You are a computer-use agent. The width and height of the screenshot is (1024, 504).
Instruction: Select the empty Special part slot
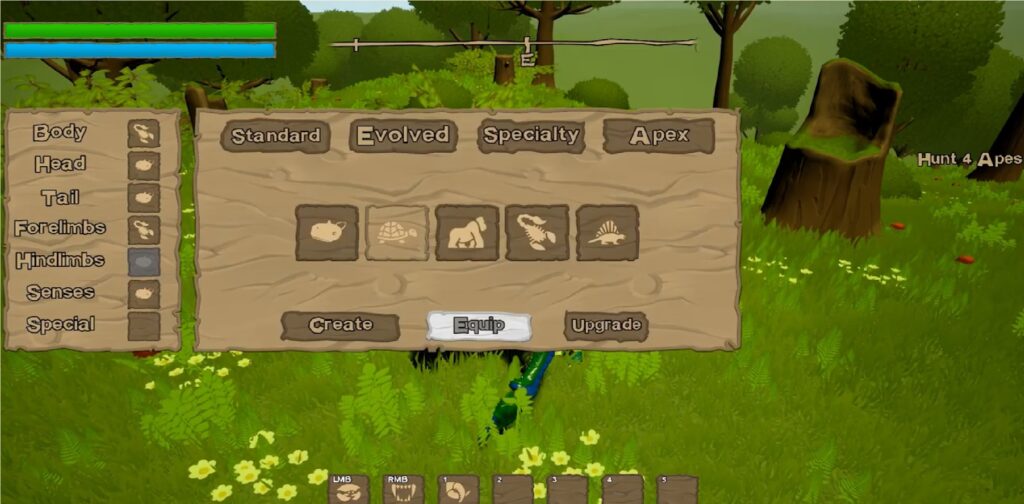pyautogui.click(x=144, y=325)
